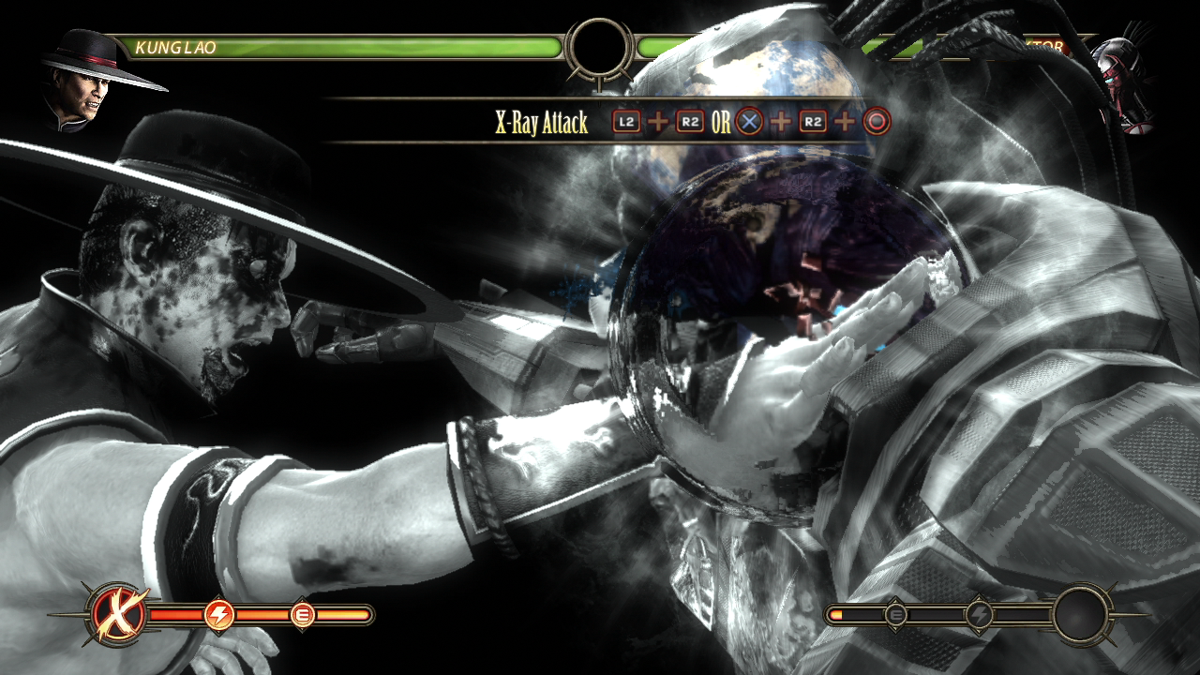Activate the glowing X-Ray meter emblem

coord(119,615)
